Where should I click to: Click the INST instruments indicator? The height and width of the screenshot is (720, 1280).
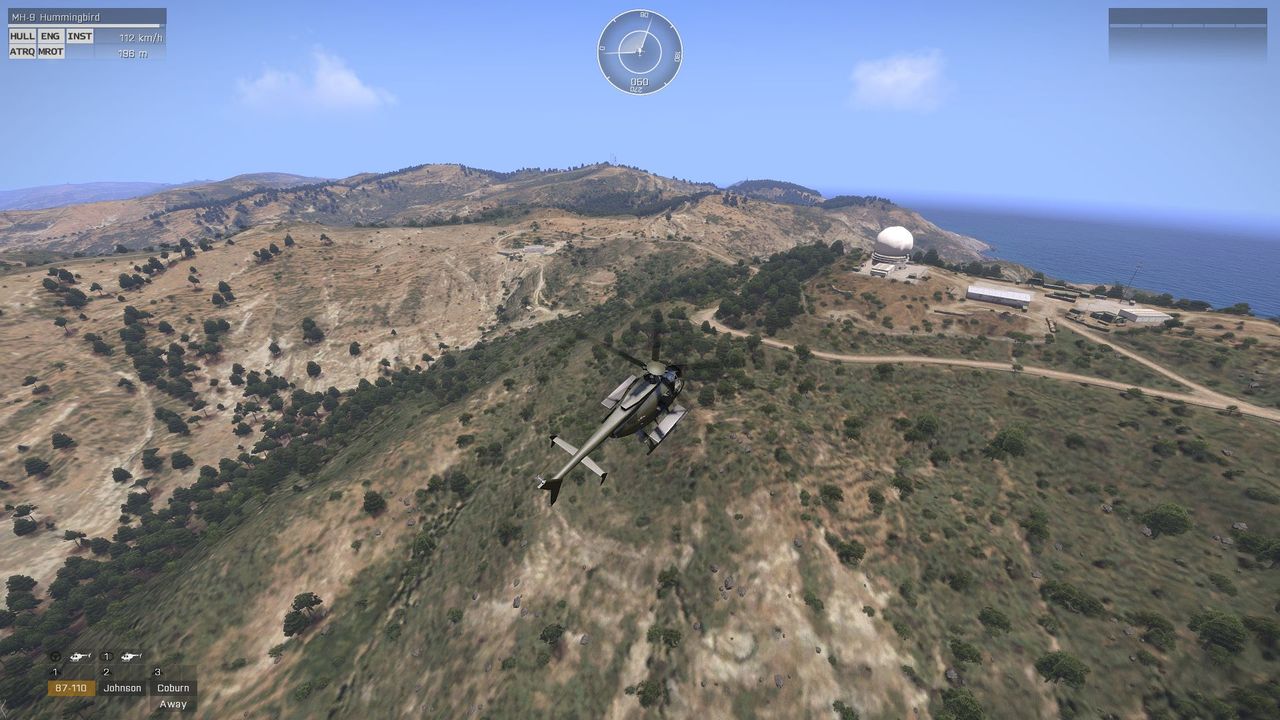point(80,36)
